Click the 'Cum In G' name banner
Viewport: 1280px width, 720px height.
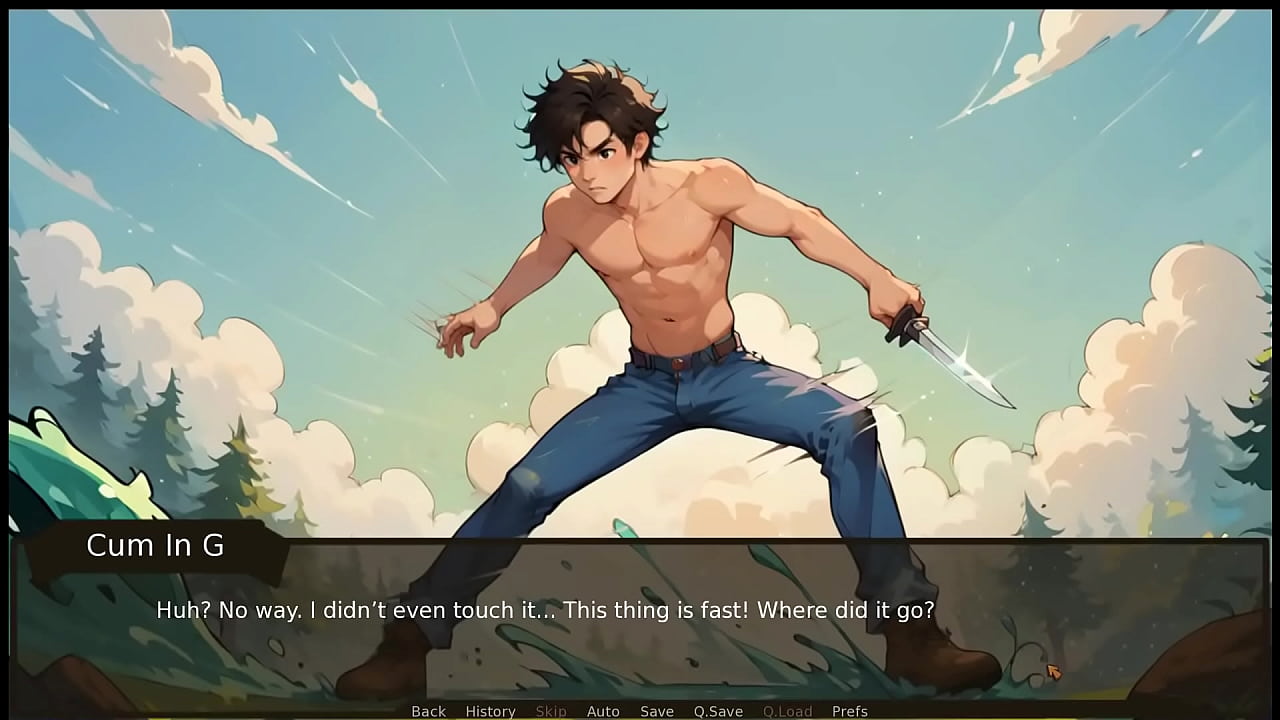155,546
